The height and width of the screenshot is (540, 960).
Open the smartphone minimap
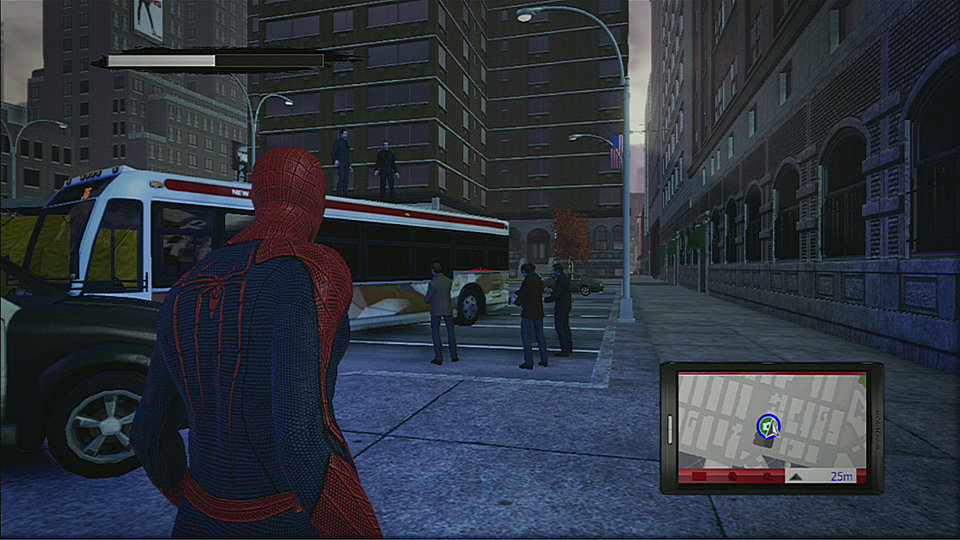click(771, 427)
